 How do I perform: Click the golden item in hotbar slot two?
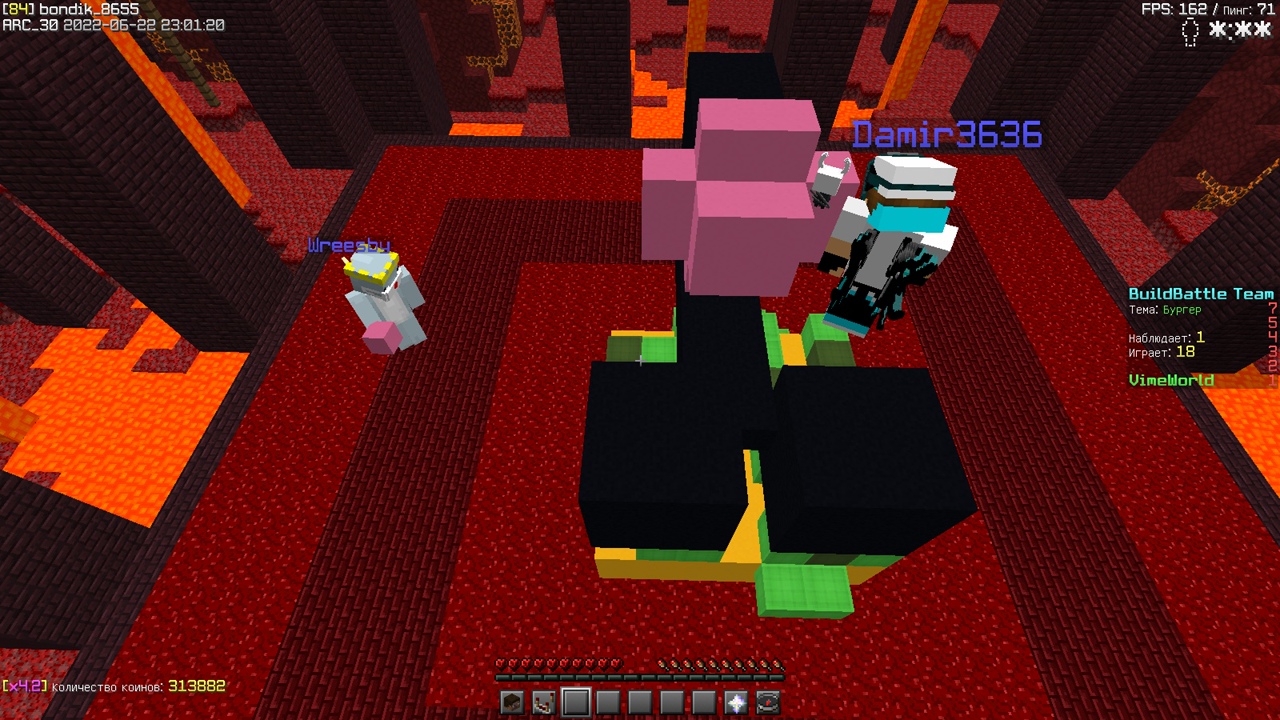point(543,703)
